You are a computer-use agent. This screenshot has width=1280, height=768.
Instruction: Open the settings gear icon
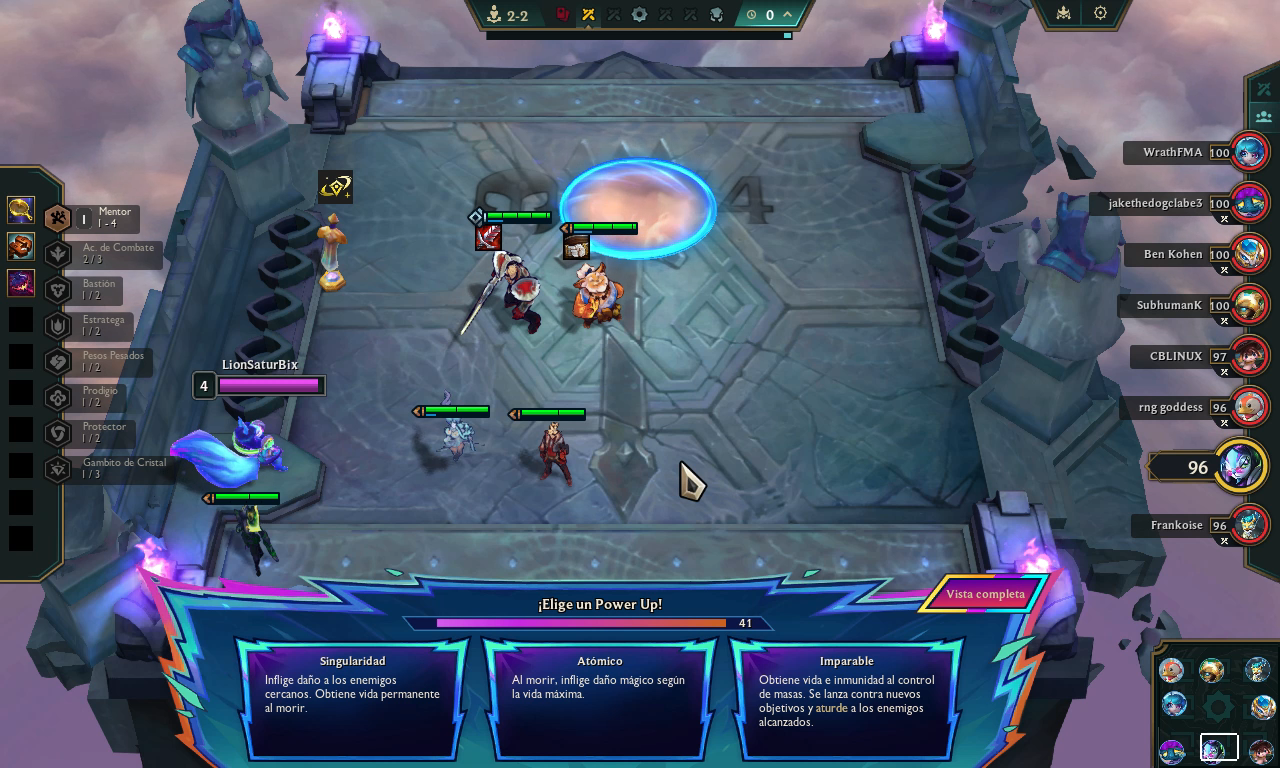click(x=1100, y=14)
